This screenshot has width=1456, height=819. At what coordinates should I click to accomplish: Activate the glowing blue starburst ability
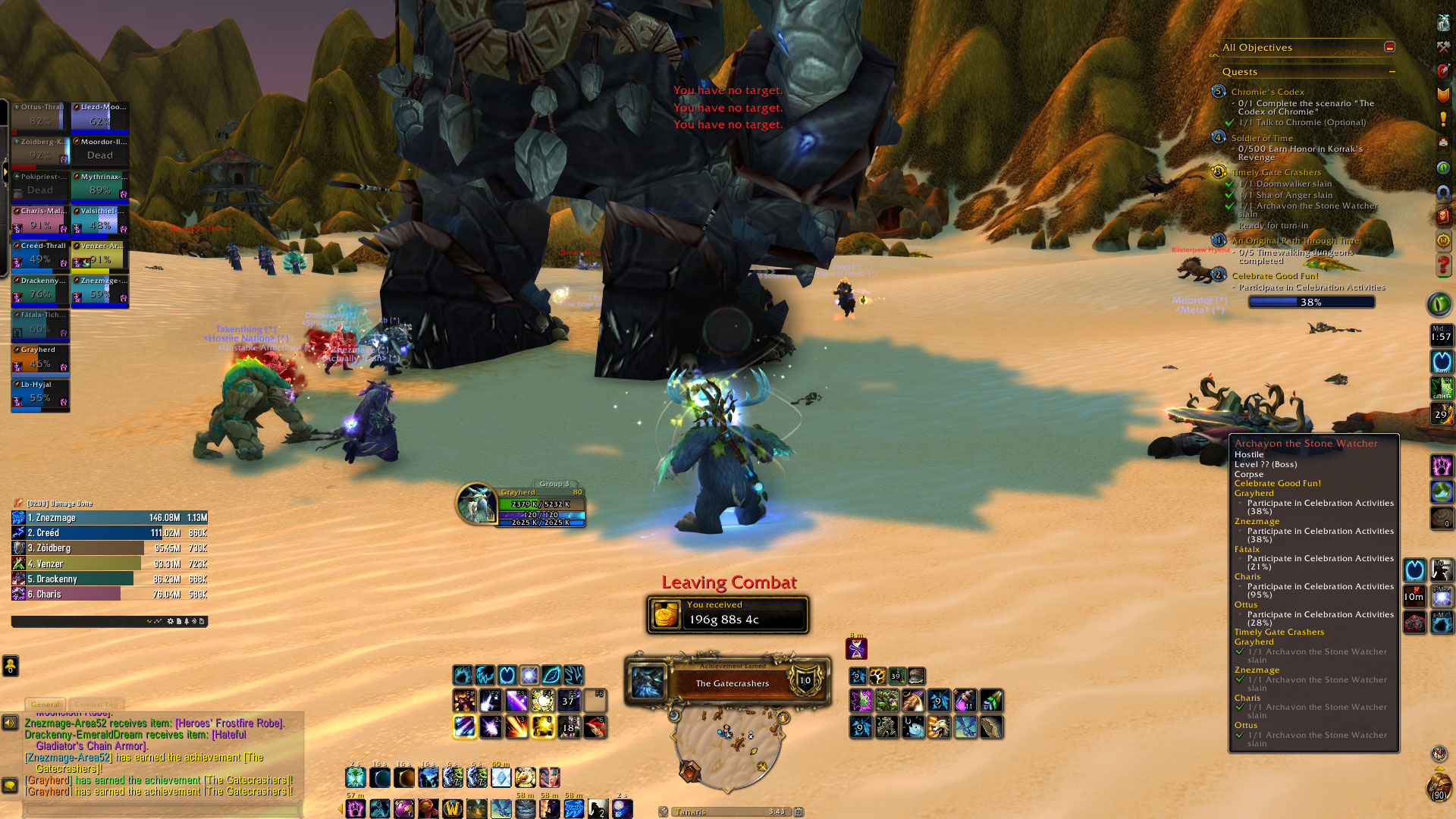pos(529,675)
